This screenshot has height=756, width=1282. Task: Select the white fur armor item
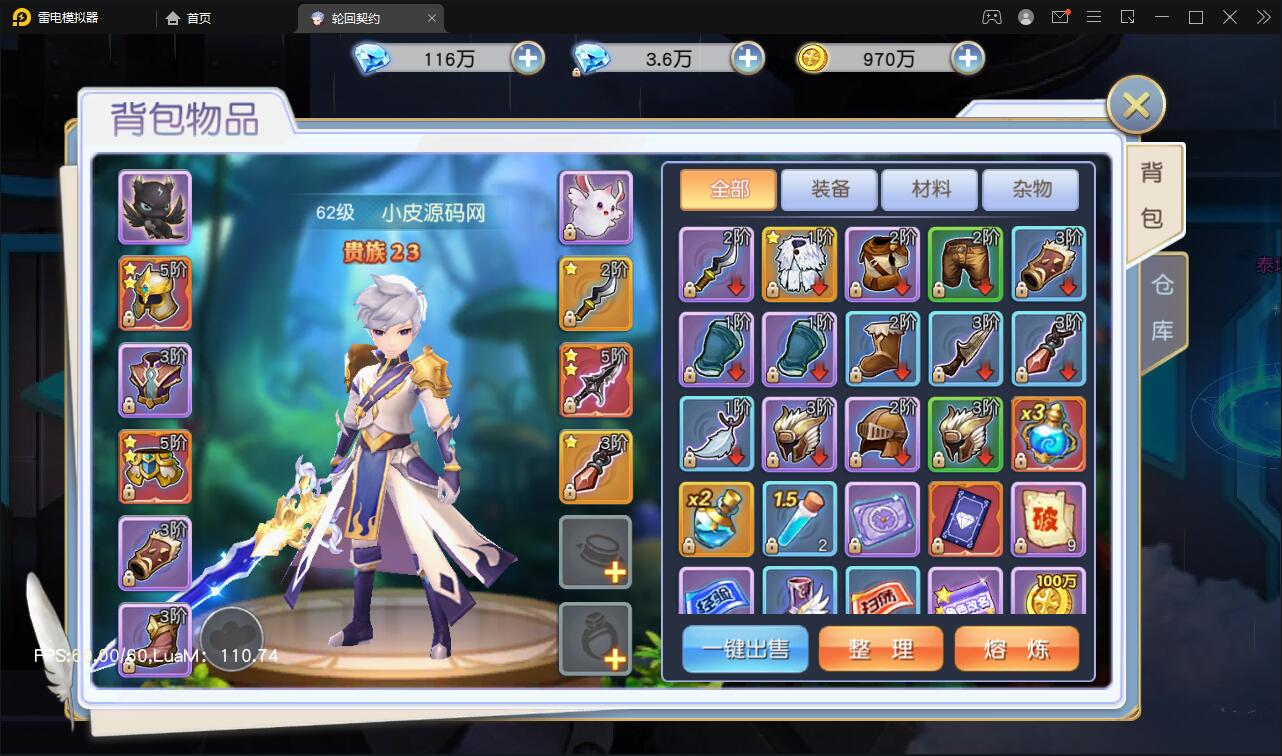pyautogui.click(x=799, y=264)
